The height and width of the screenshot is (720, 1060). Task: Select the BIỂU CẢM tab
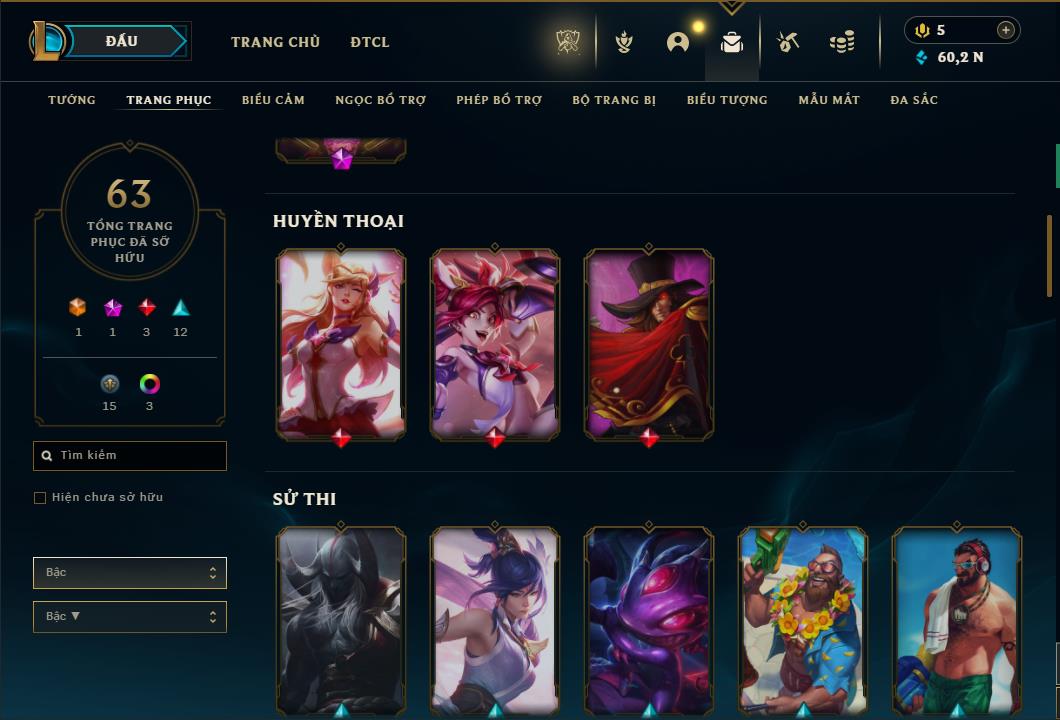[x=273, y=100]
